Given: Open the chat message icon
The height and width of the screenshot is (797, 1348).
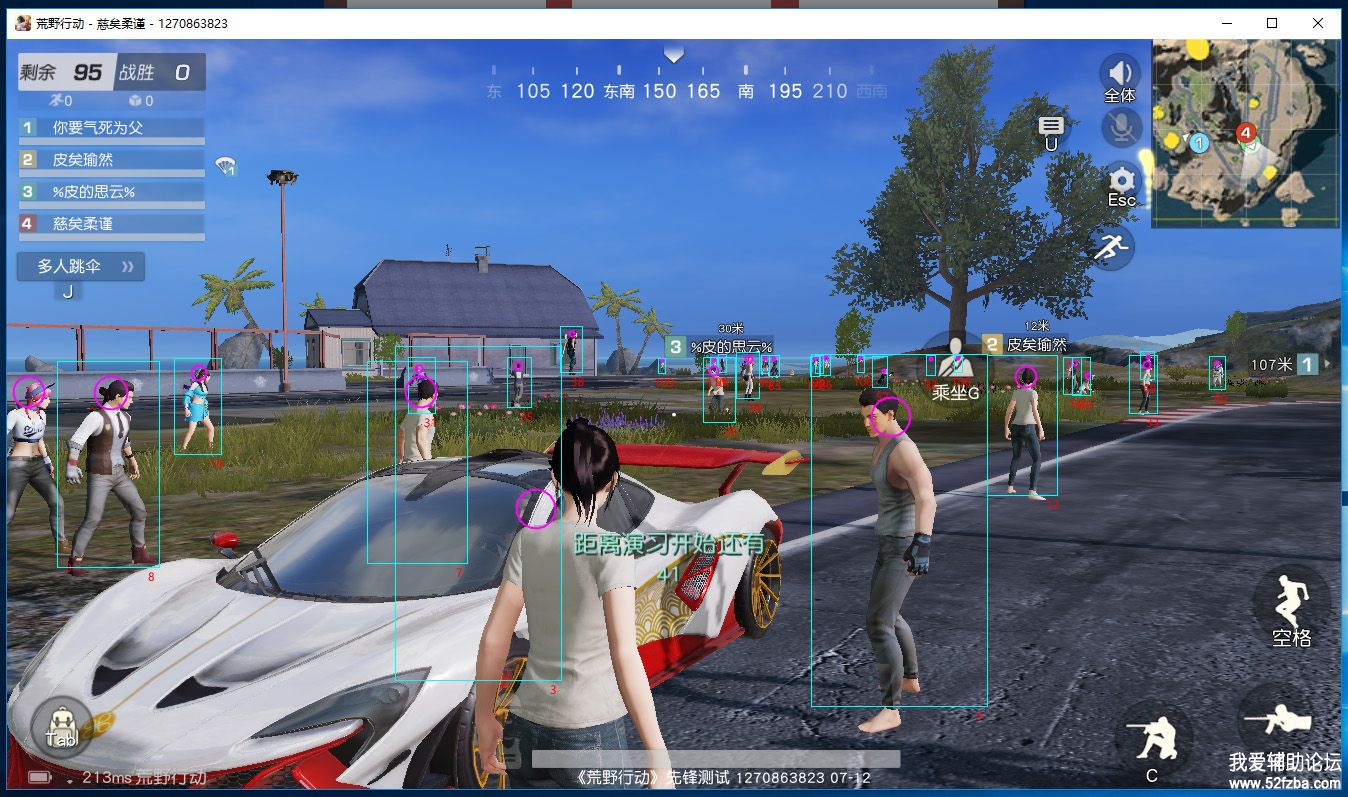Looking at the screenshot, I should [x=1050, y=126].
